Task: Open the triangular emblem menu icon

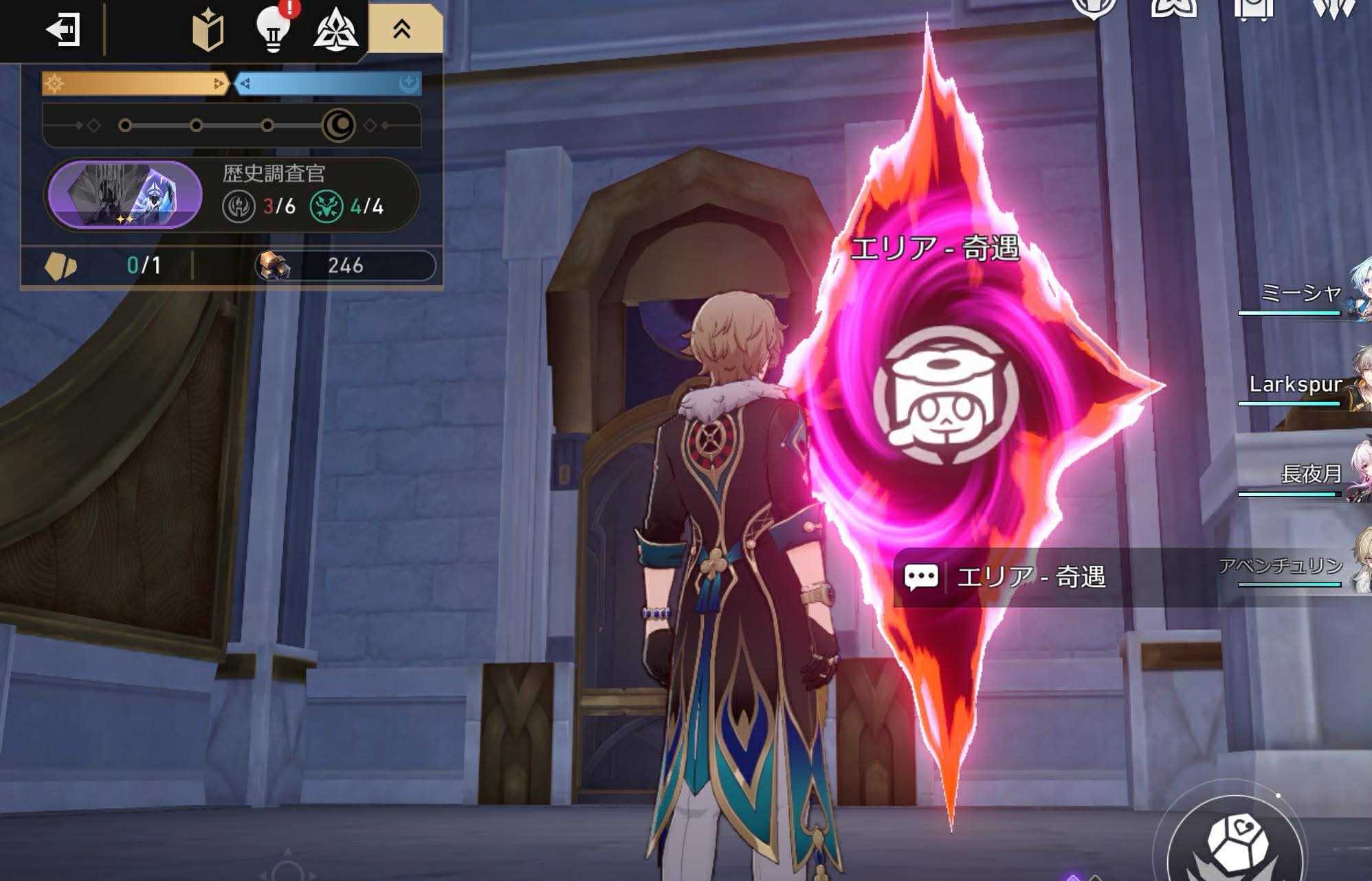Action: [335, 30]
